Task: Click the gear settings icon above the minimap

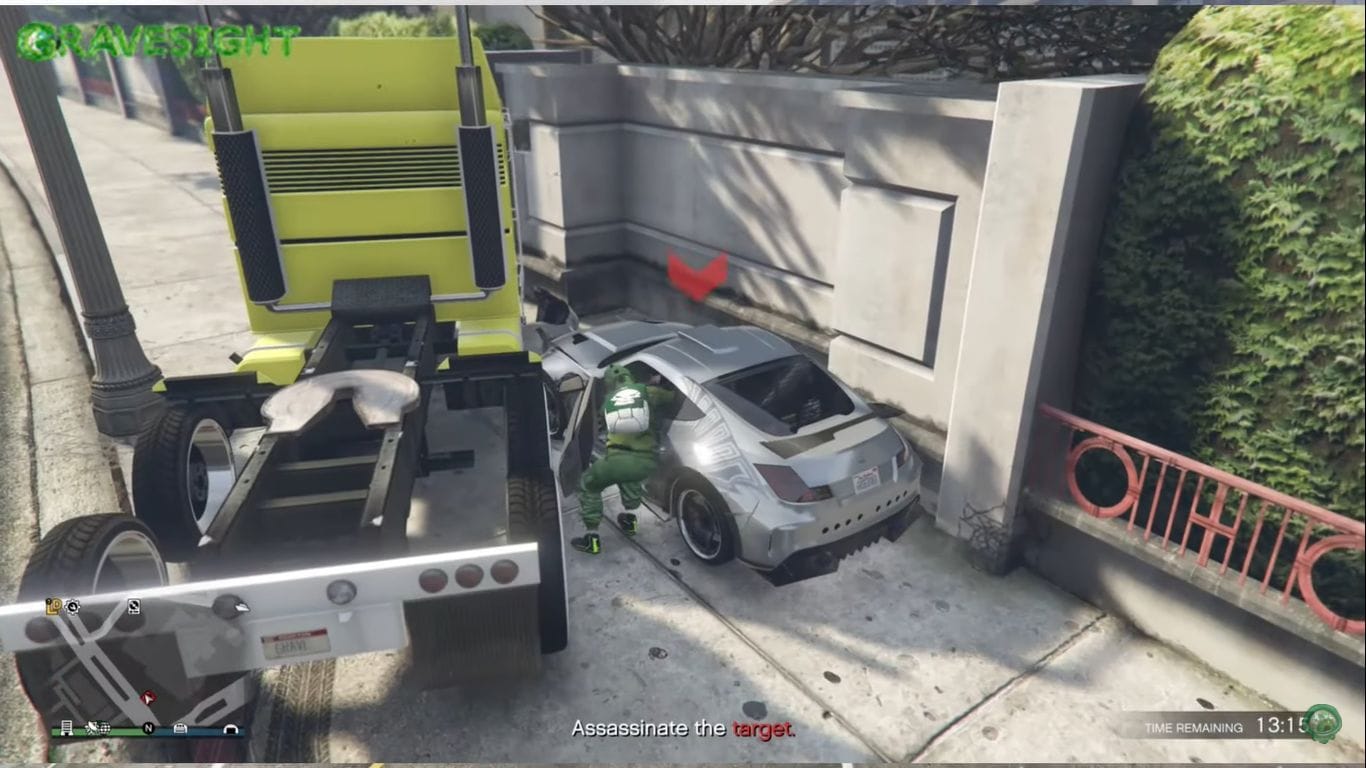Action: click(x=72, y=607)
